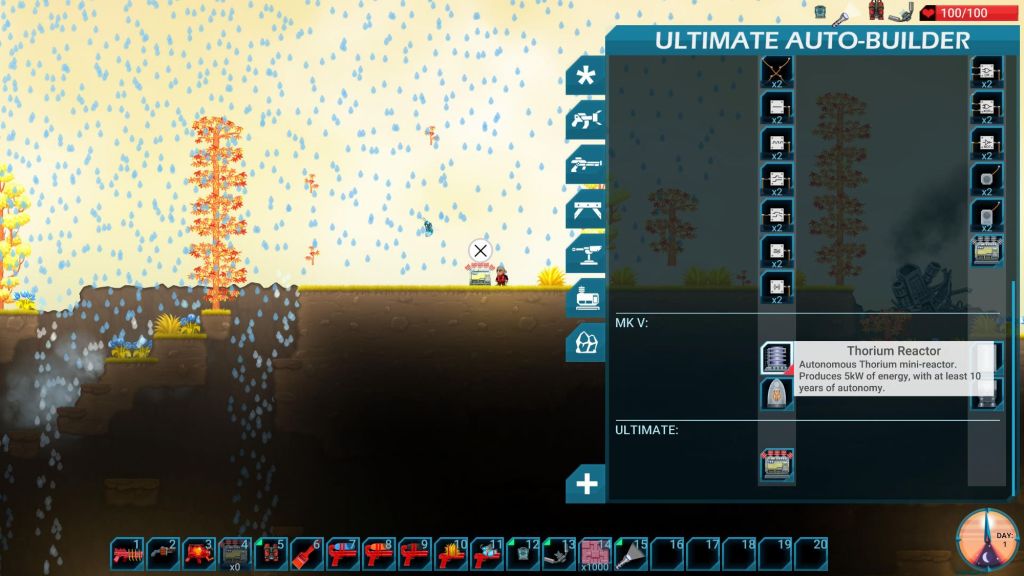1024x576 pixels.
Task: Open the handgun weapons category tab
Action: [x=586, y=121]
